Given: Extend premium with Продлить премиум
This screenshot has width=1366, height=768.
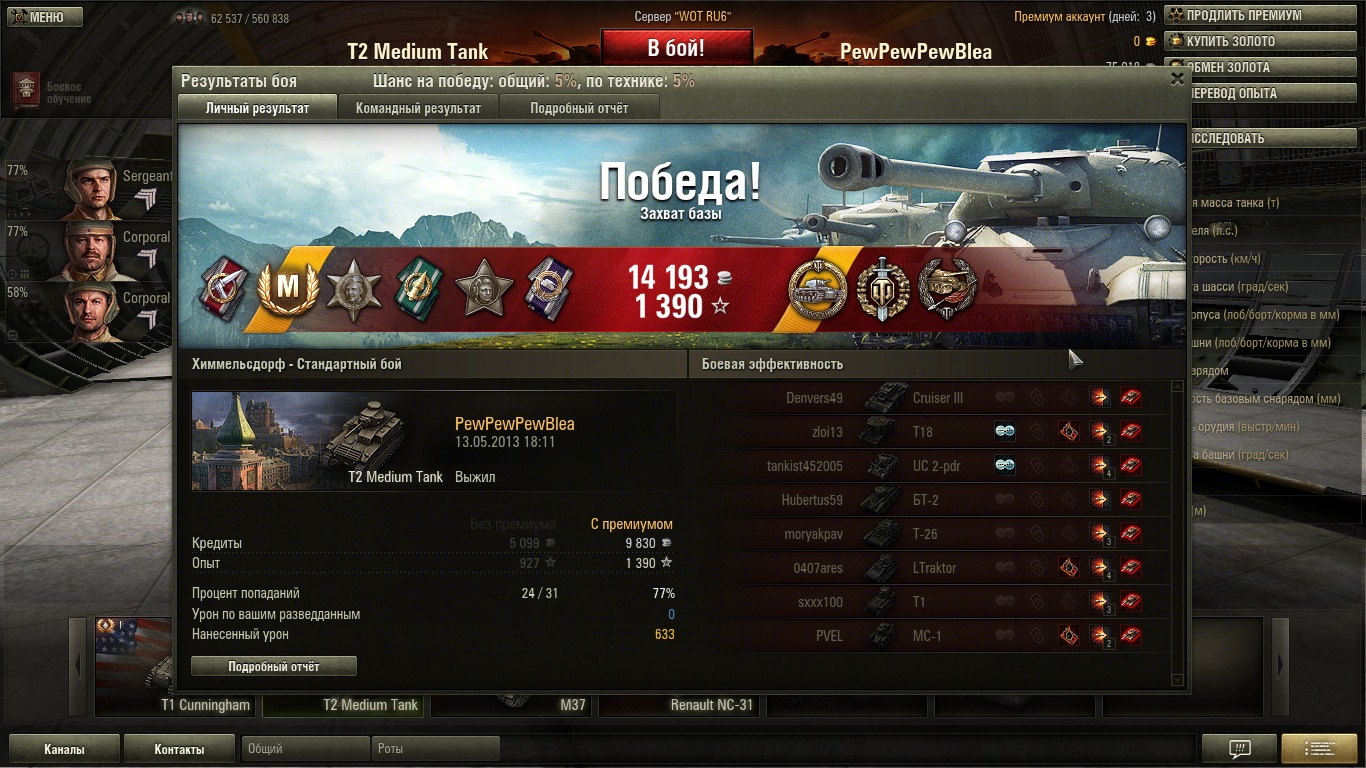Looking at the screenshot, I should click(x=1262, y=15).
